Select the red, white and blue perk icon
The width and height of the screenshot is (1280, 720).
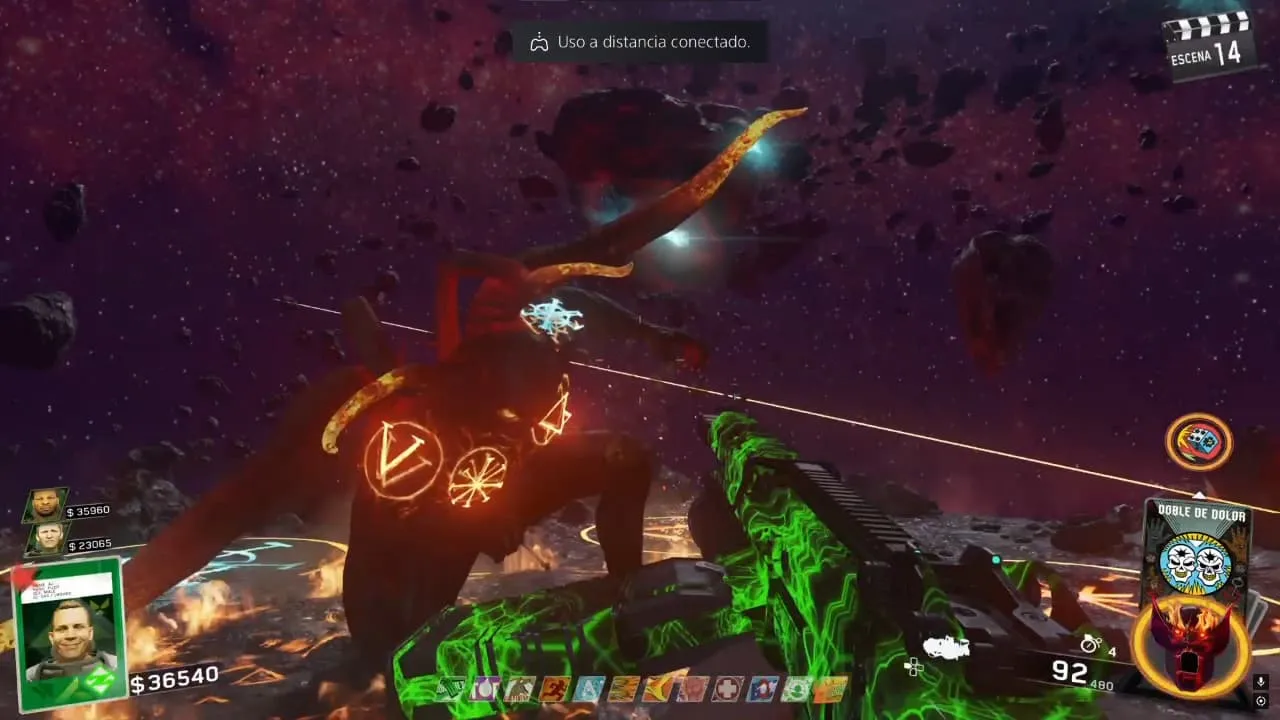pos(763,689)
